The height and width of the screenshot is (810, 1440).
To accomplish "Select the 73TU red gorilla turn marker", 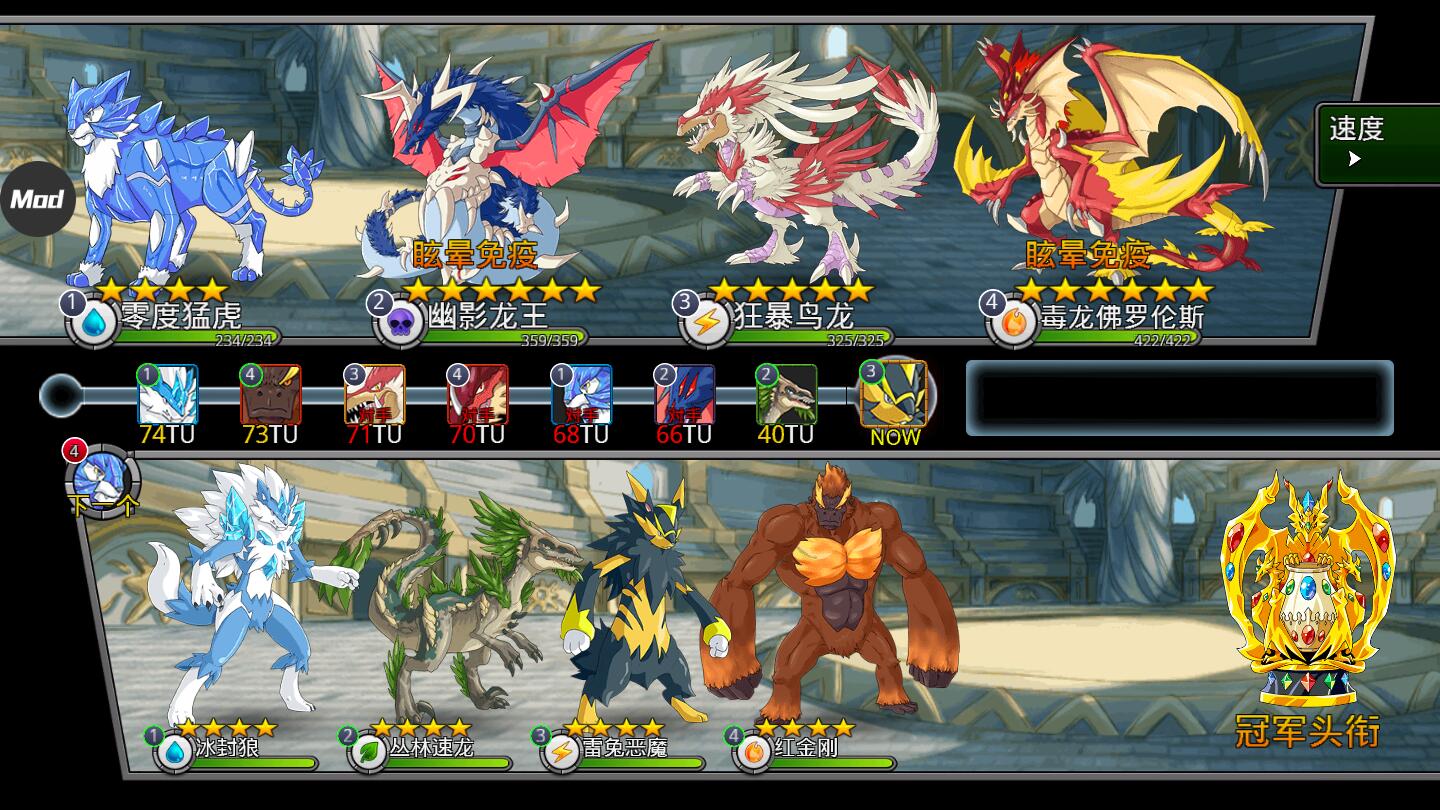I will (x=271, y=395).
